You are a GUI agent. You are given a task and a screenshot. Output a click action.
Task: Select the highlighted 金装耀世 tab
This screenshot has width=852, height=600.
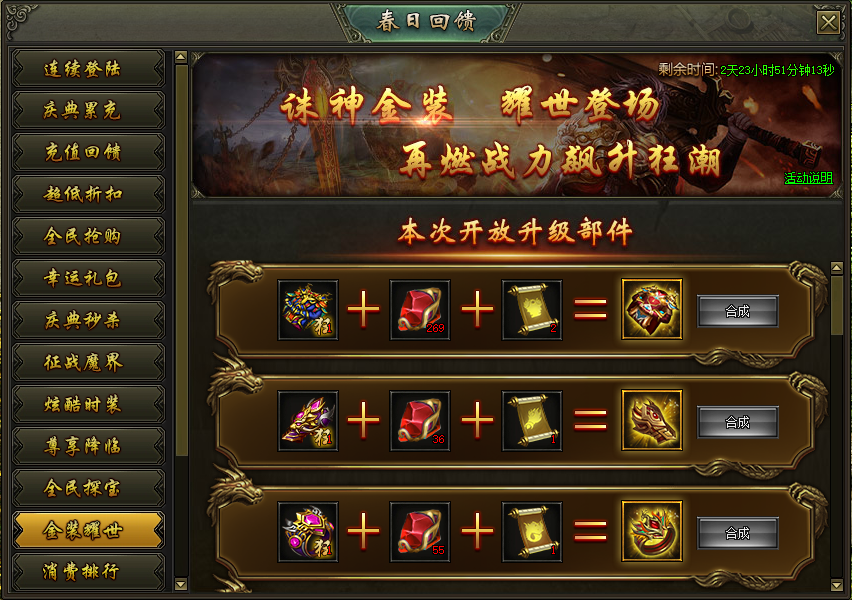tap(88, 530)
